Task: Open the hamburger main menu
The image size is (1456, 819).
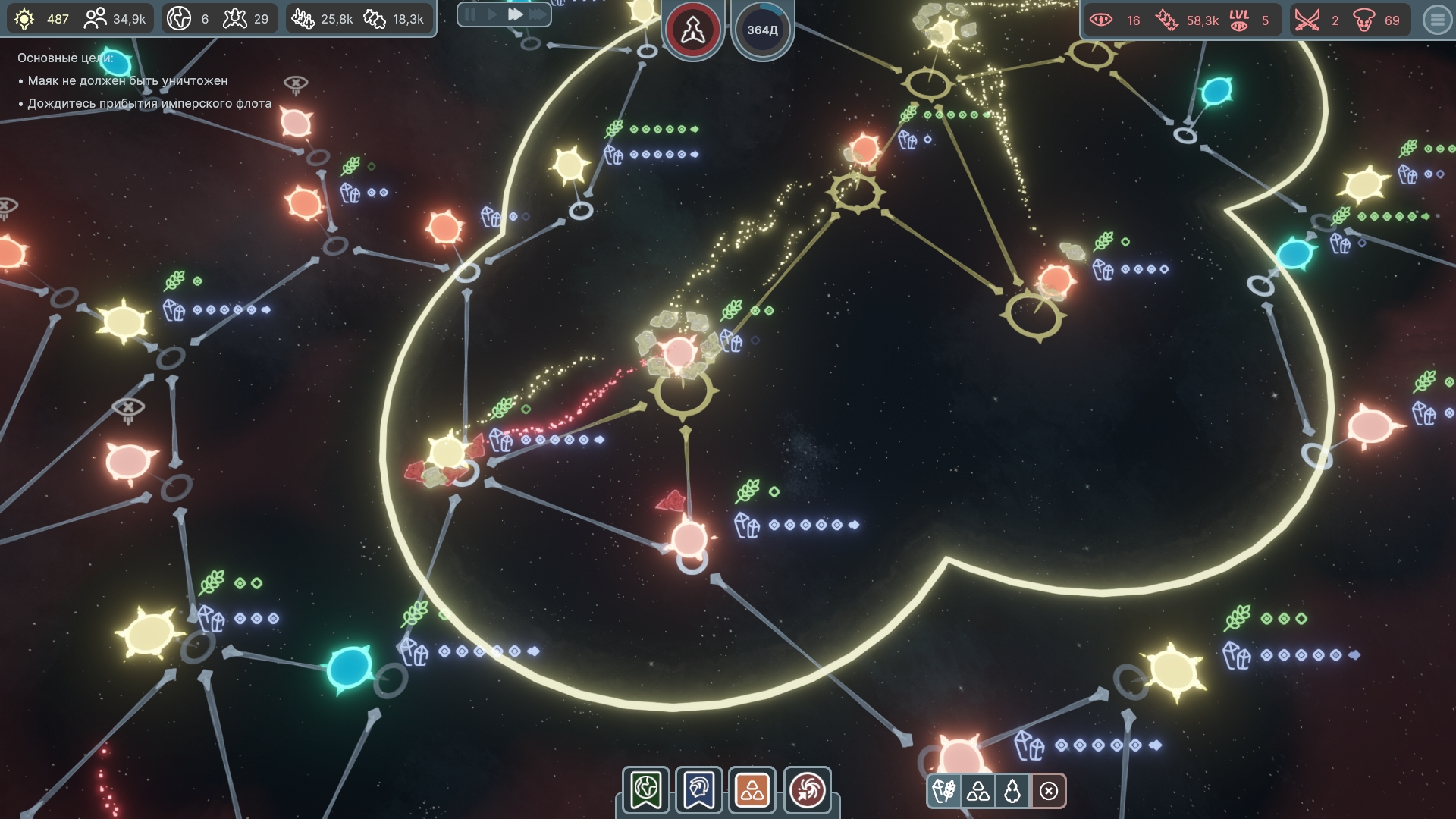Action: (1437, 20)
